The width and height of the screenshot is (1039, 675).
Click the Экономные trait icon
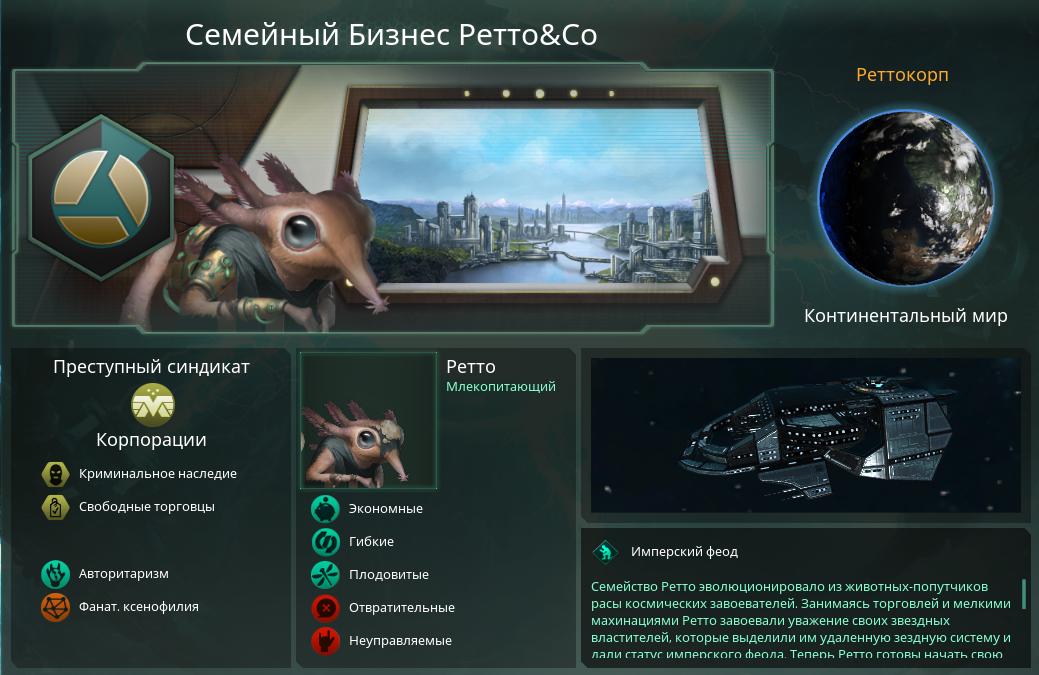(x=326, y=509)
